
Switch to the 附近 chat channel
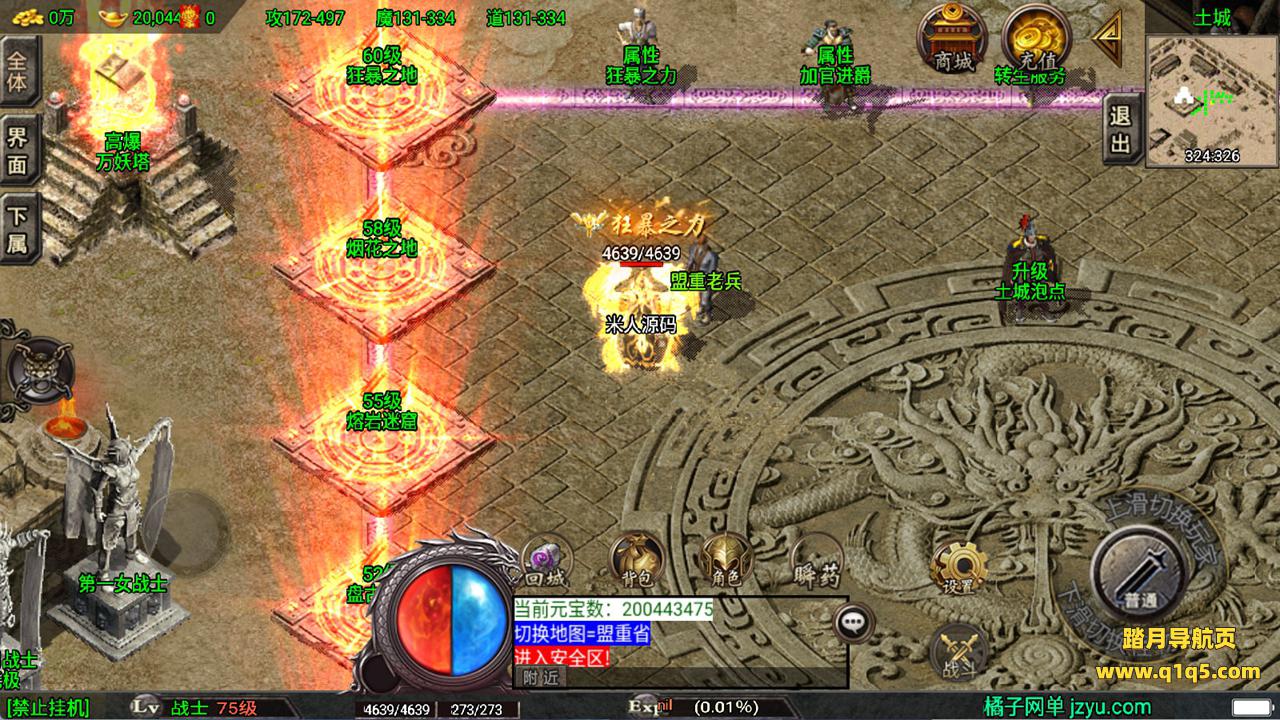point(542,678)
